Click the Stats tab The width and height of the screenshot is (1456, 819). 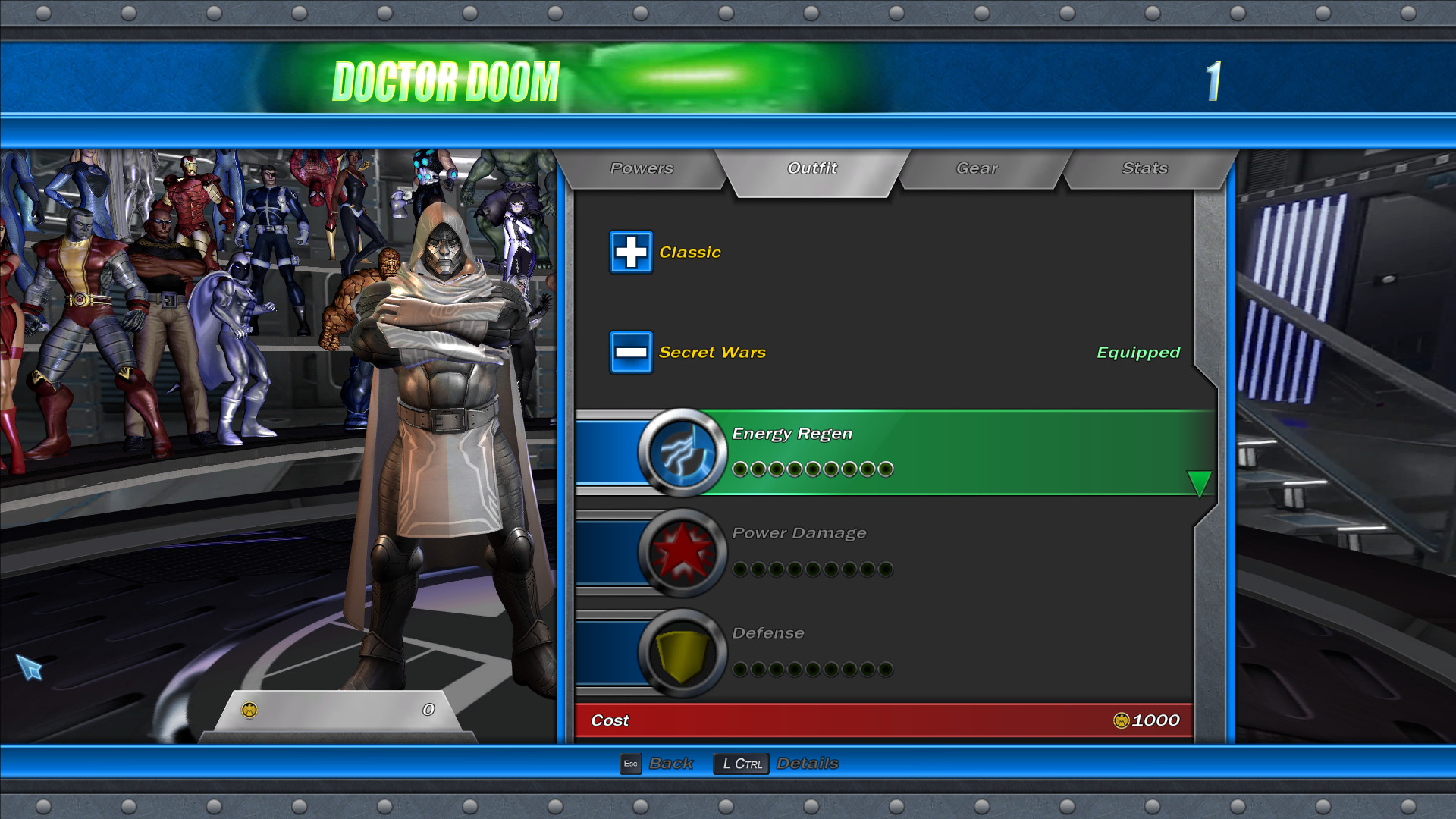point(1144,168)
